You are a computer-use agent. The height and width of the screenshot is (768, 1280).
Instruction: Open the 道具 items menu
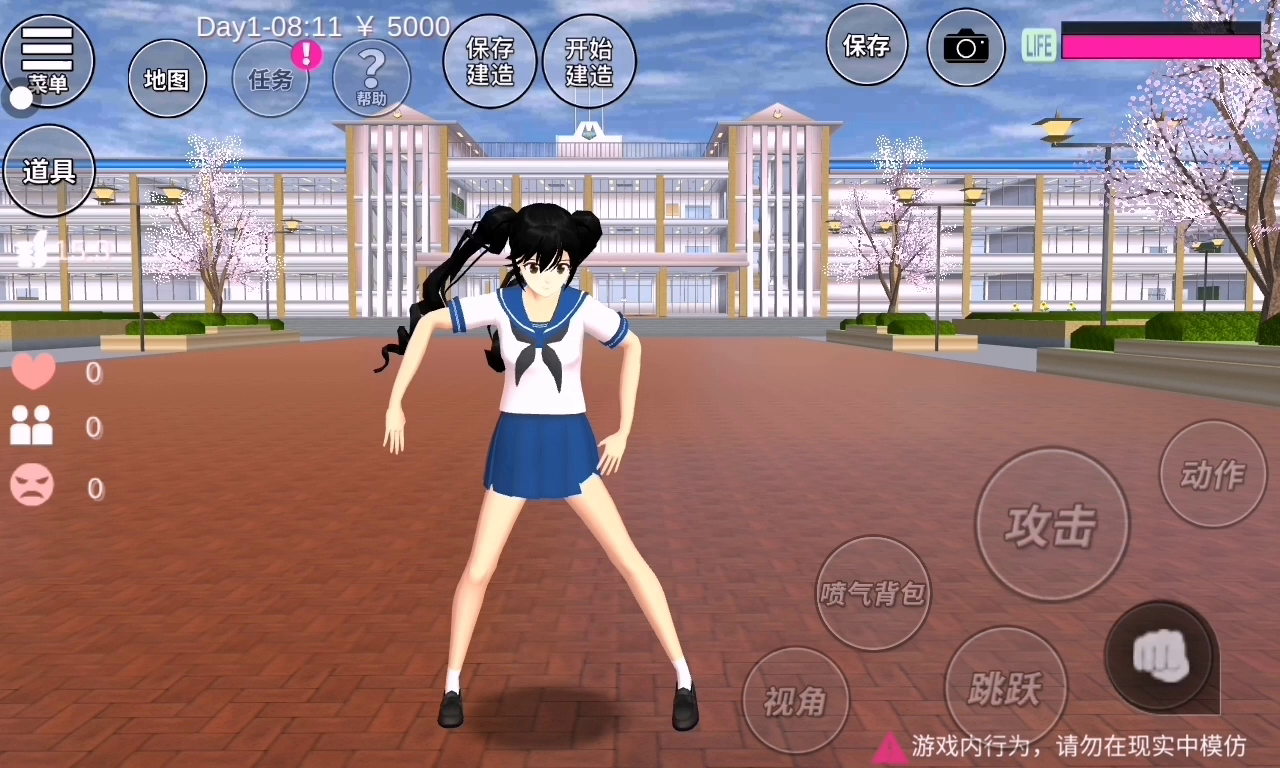(x=49, y=170)
